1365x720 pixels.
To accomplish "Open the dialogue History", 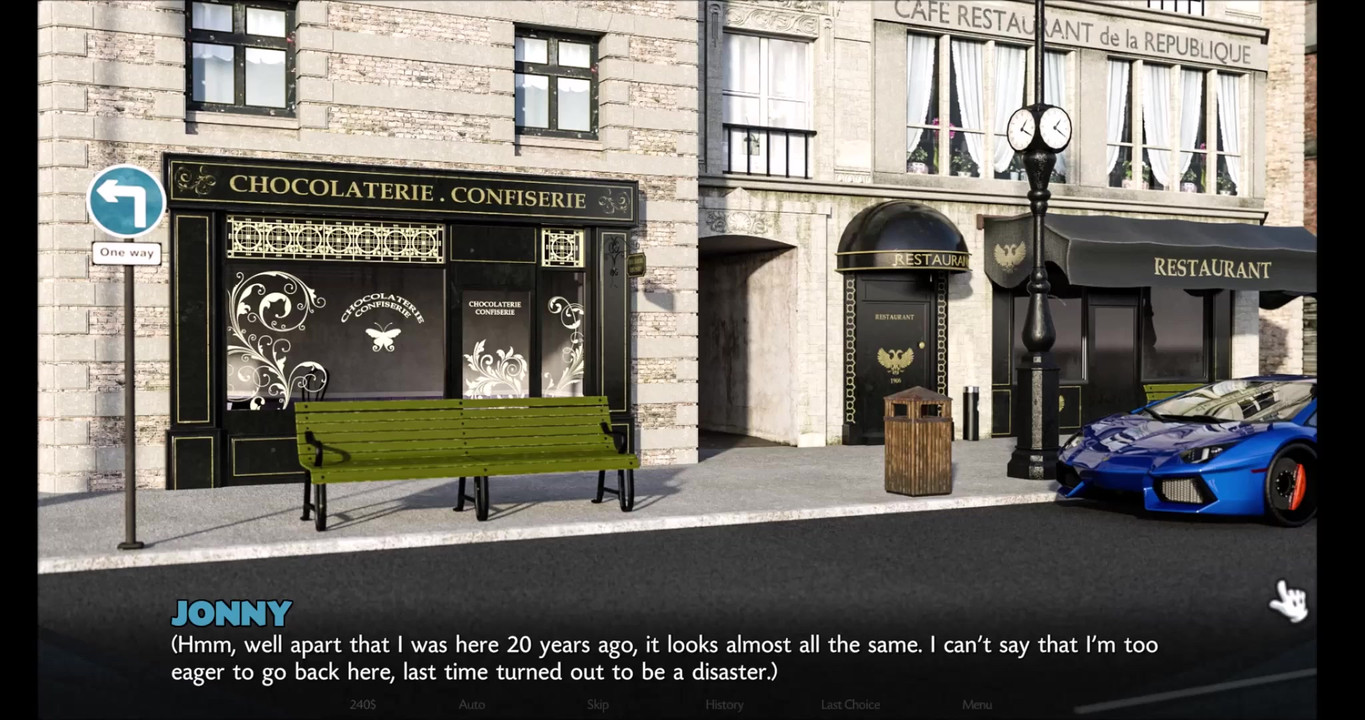I will point(724,705).
